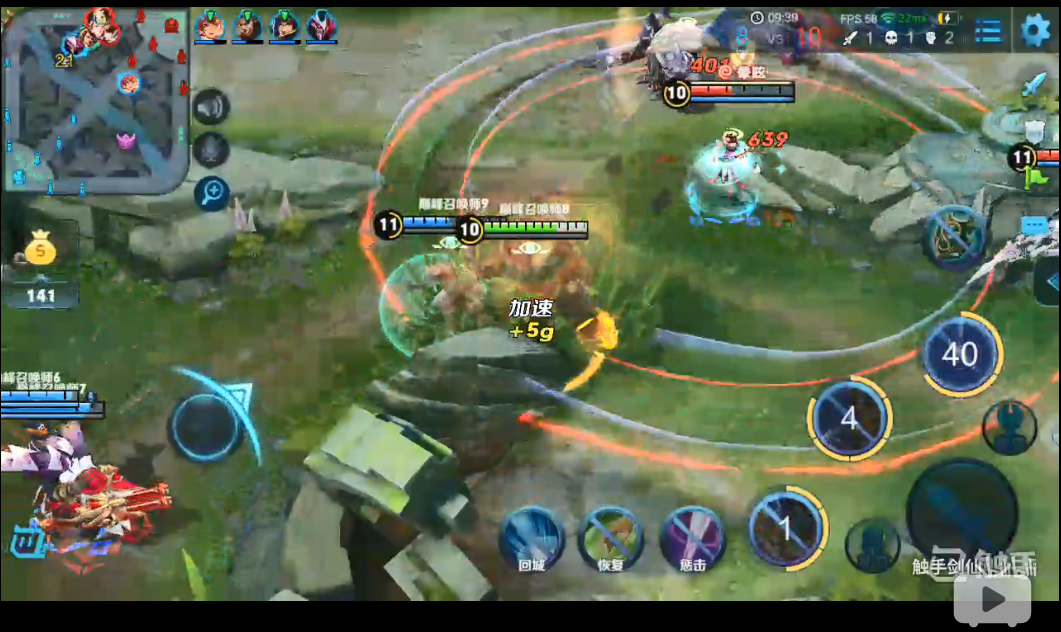
Task: Open the blue chat bubble messages
Action: point(1033,226)
